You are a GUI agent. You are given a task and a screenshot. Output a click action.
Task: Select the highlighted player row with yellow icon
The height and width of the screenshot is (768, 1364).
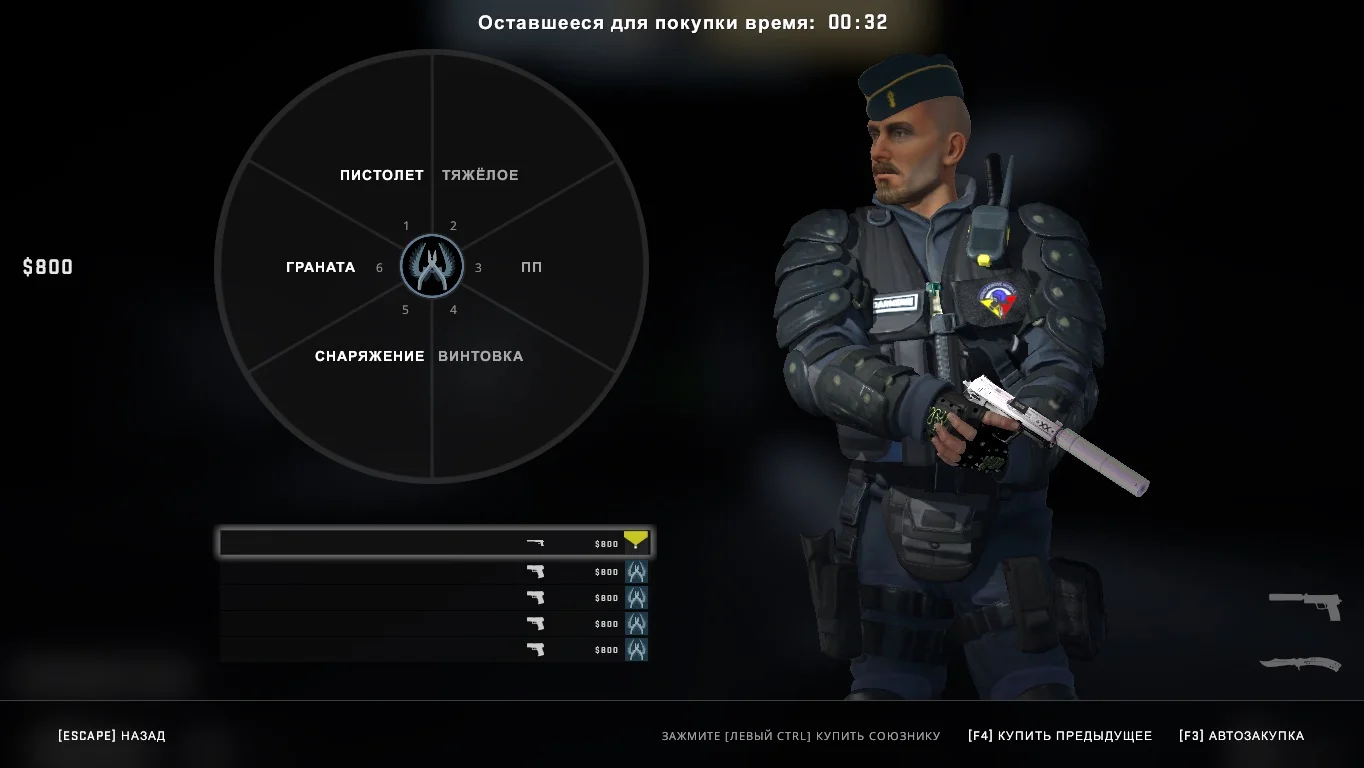coord(435,543)
